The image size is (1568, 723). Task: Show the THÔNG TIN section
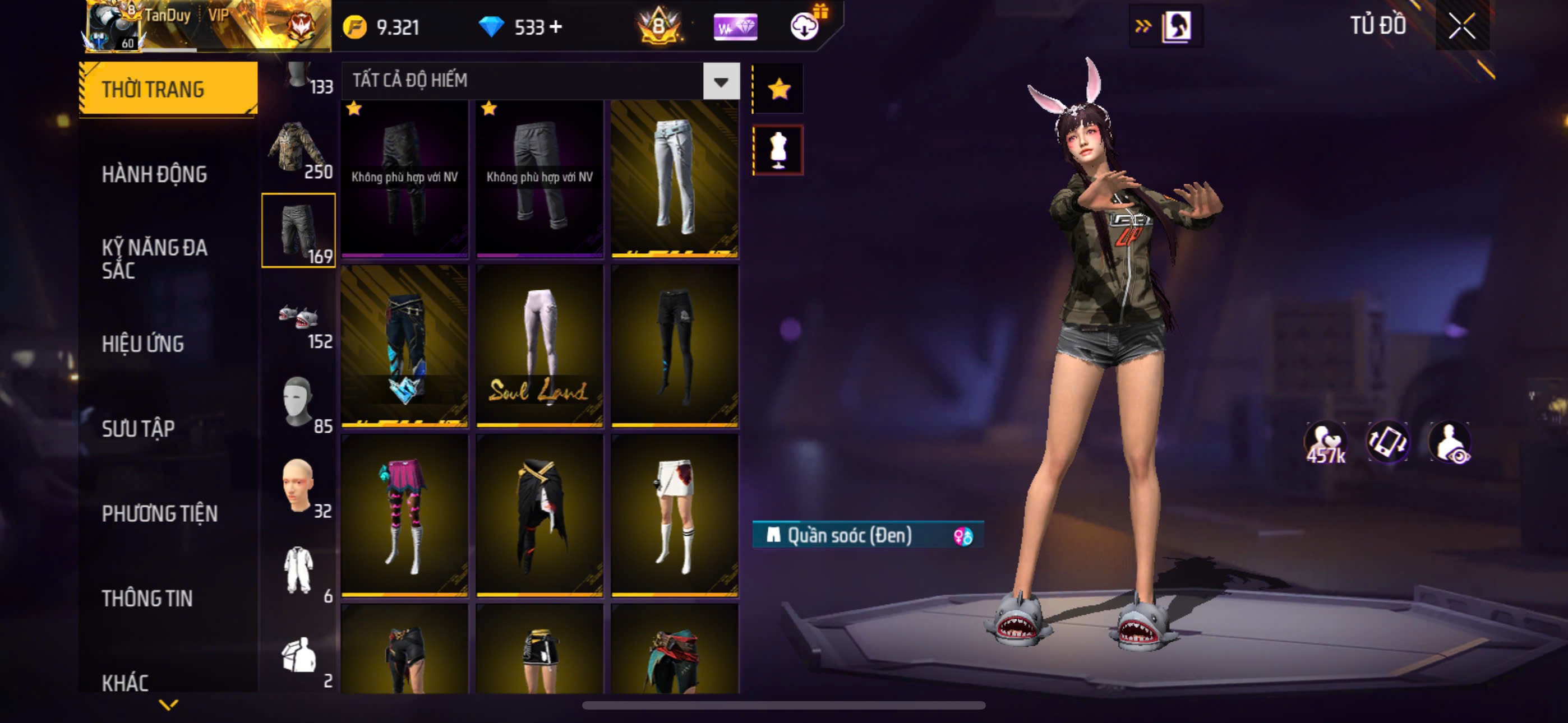[x=147, y=598]
